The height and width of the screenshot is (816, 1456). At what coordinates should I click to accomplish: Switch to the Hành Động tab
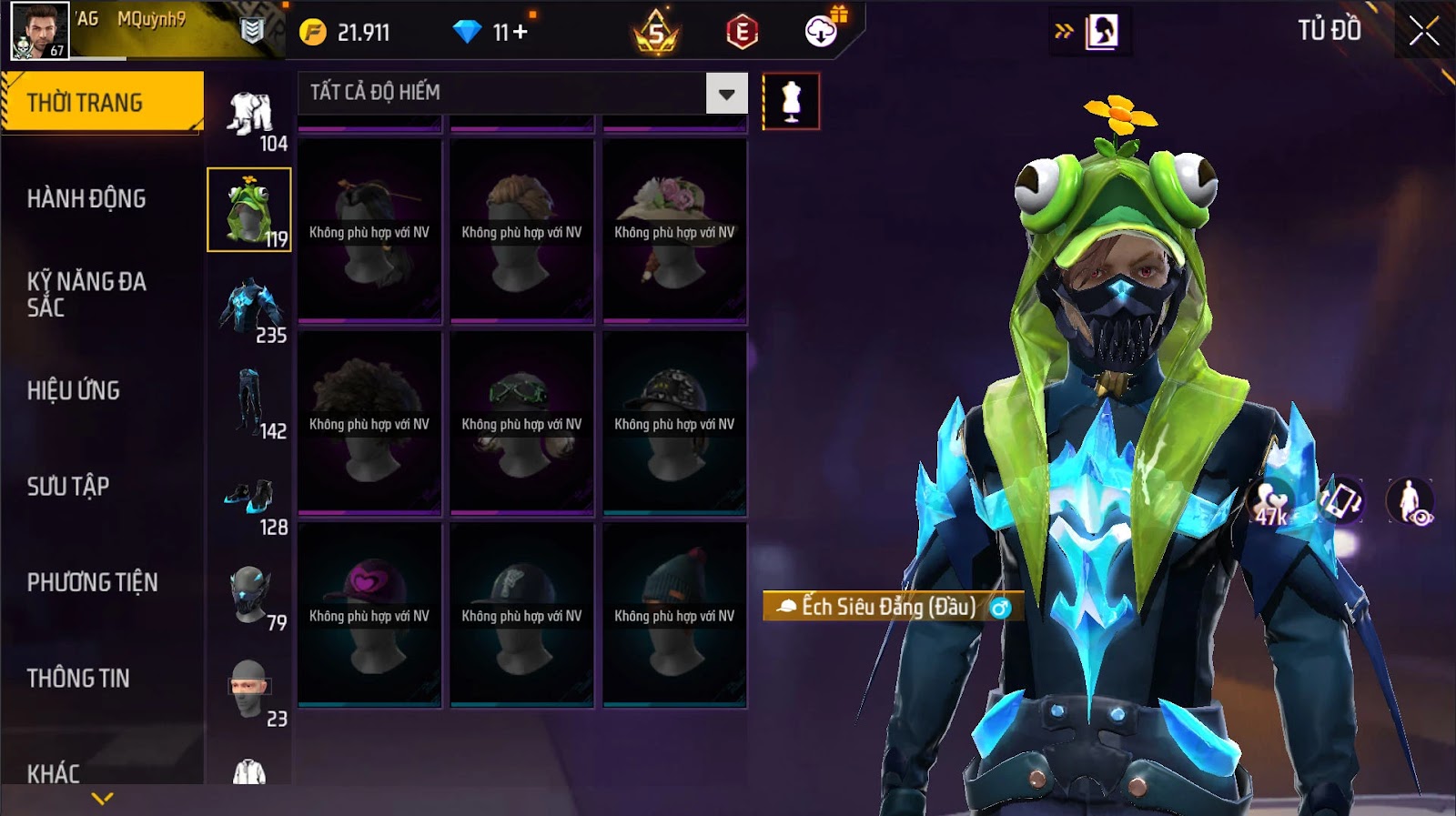click(86, 198)
